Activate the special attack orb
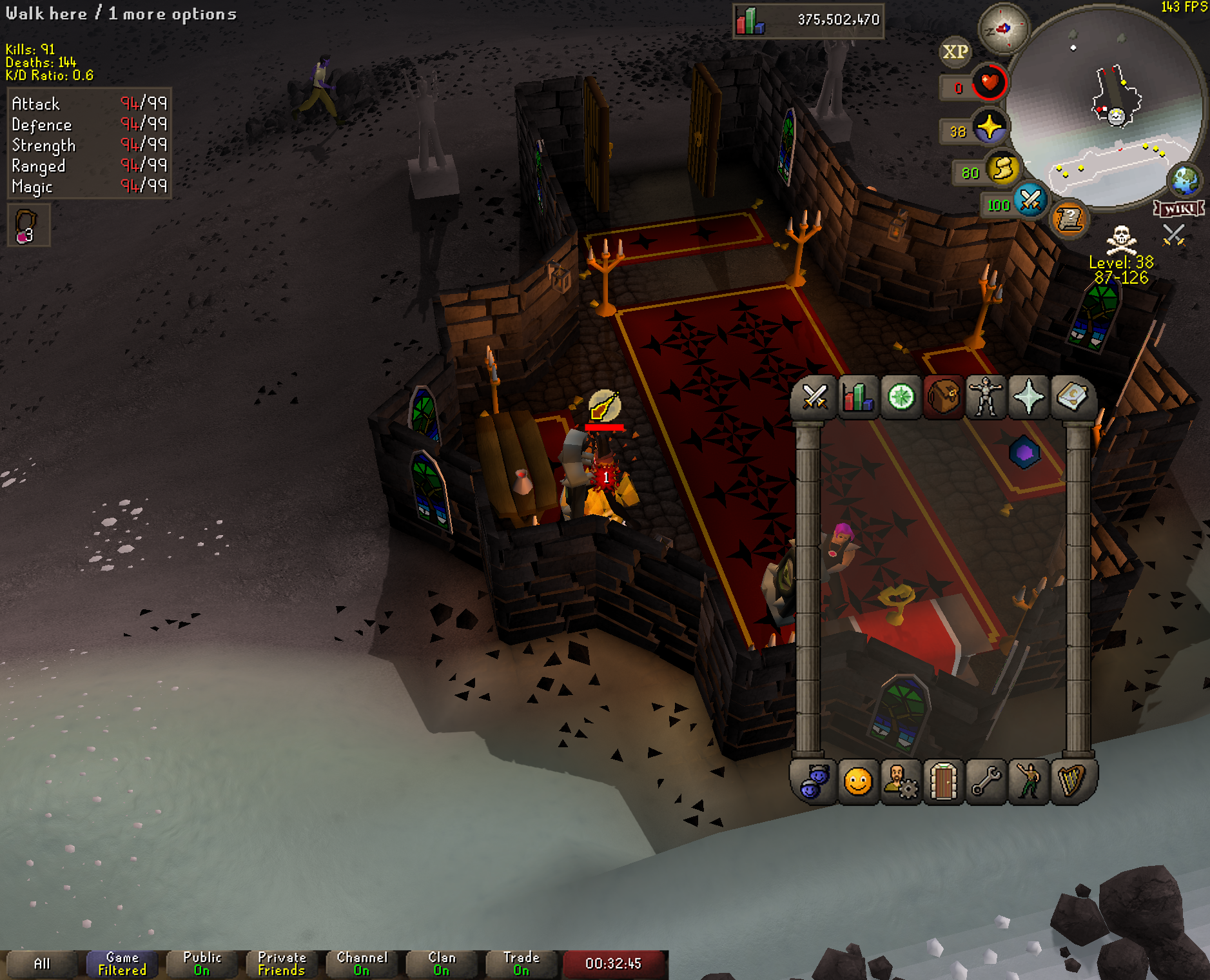The height and width of the screenshot is (980, 1210). click(x=1029, y=201)
